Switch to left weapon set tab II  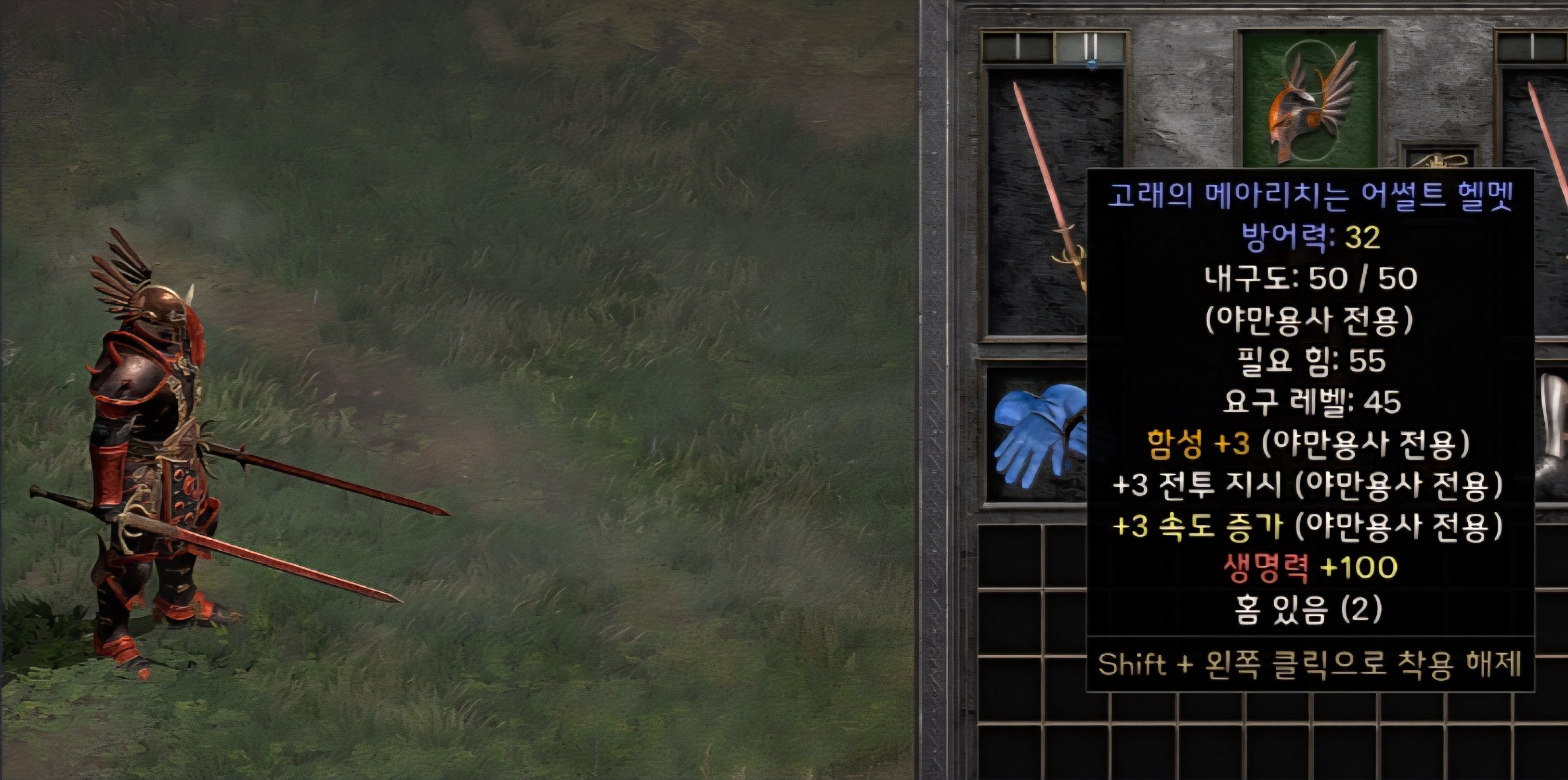1091,47
